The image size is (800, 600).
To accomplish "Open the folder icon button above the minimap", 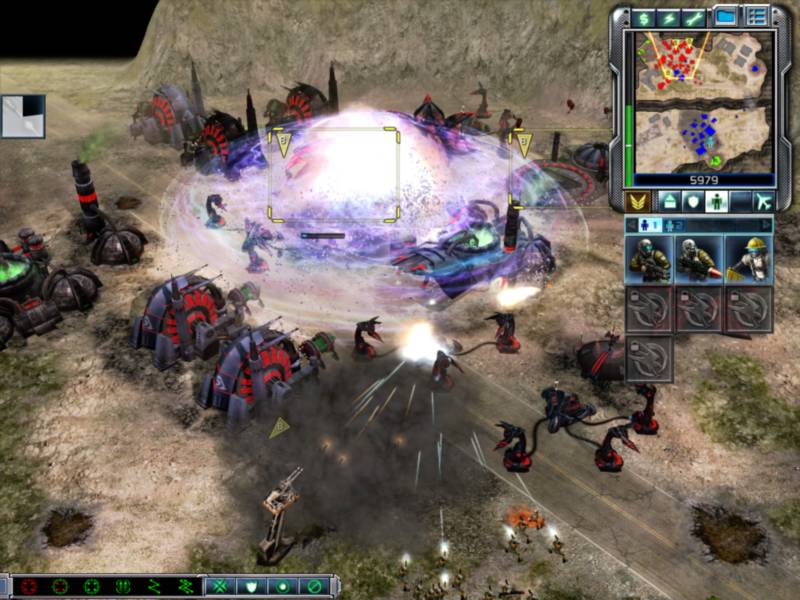I will coord(726,17).
